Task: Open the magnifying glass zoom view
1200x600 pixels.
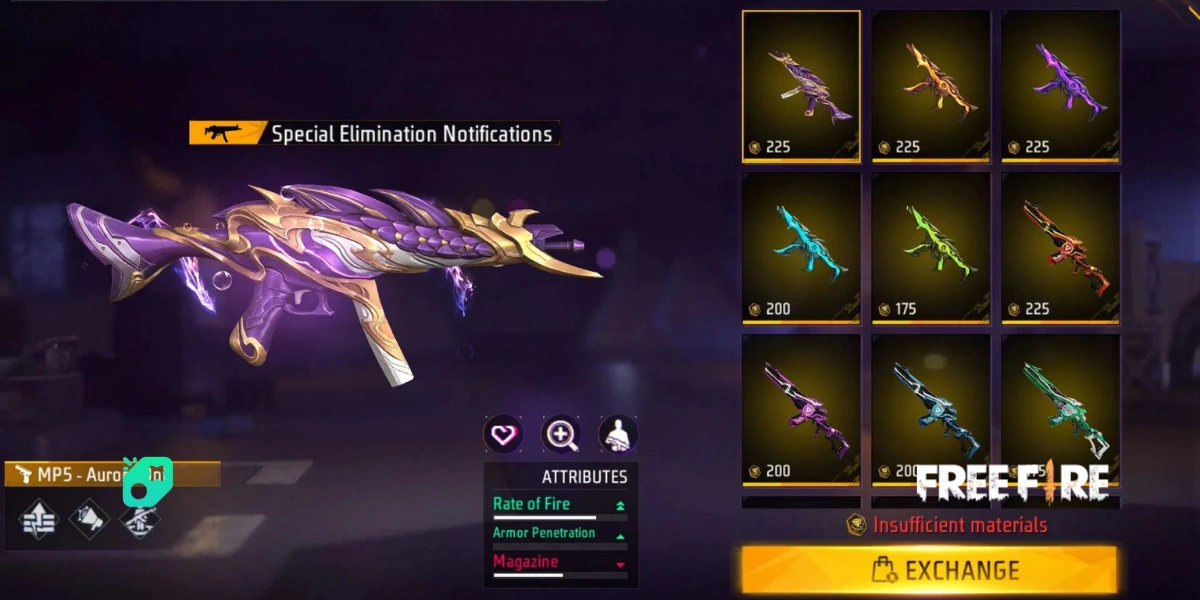Action: tap(561, 434)
